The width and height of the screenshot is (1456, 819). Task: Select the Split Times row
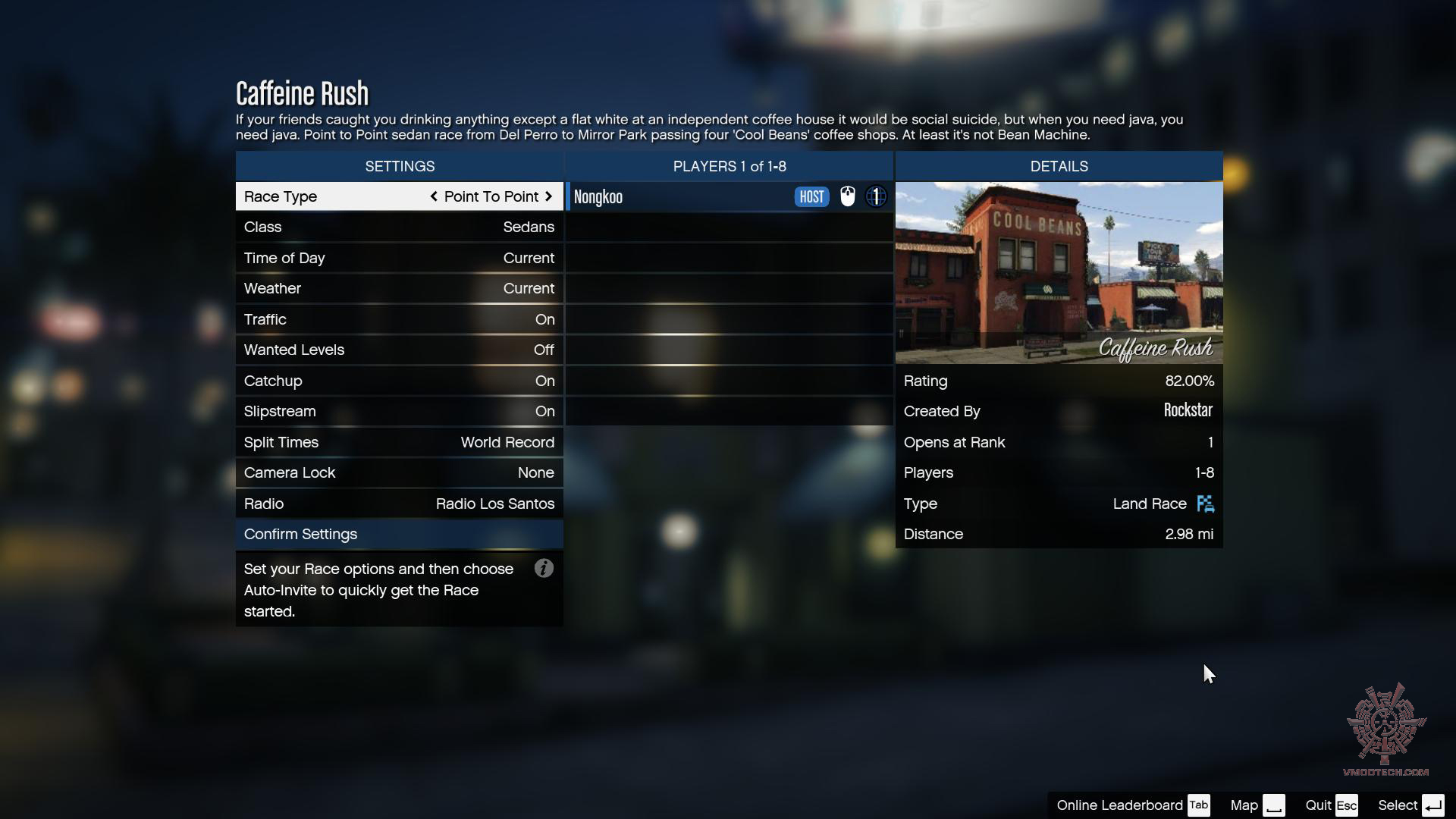point(399,442)
